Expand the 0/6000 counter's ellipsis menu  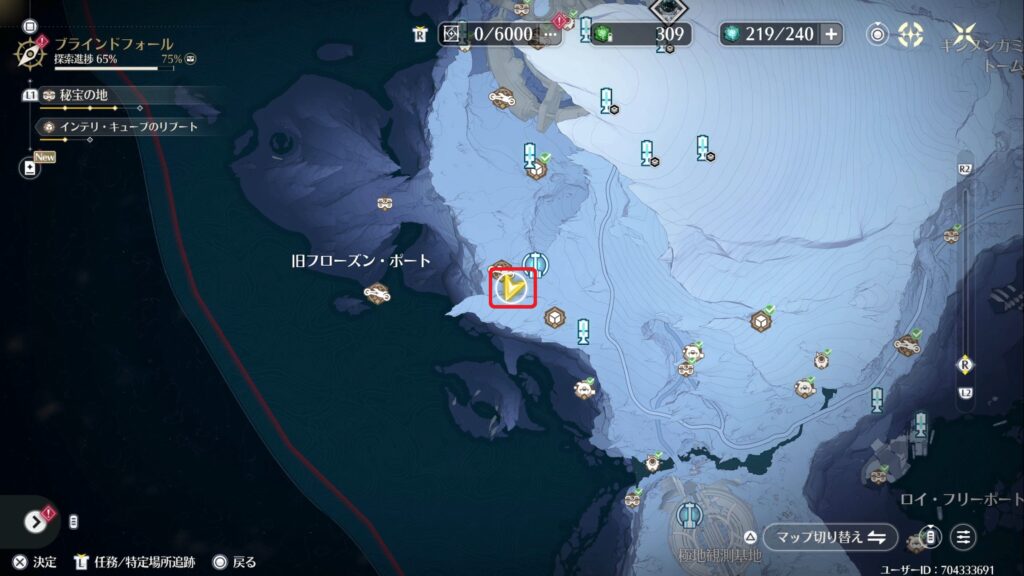pos(549,34)
